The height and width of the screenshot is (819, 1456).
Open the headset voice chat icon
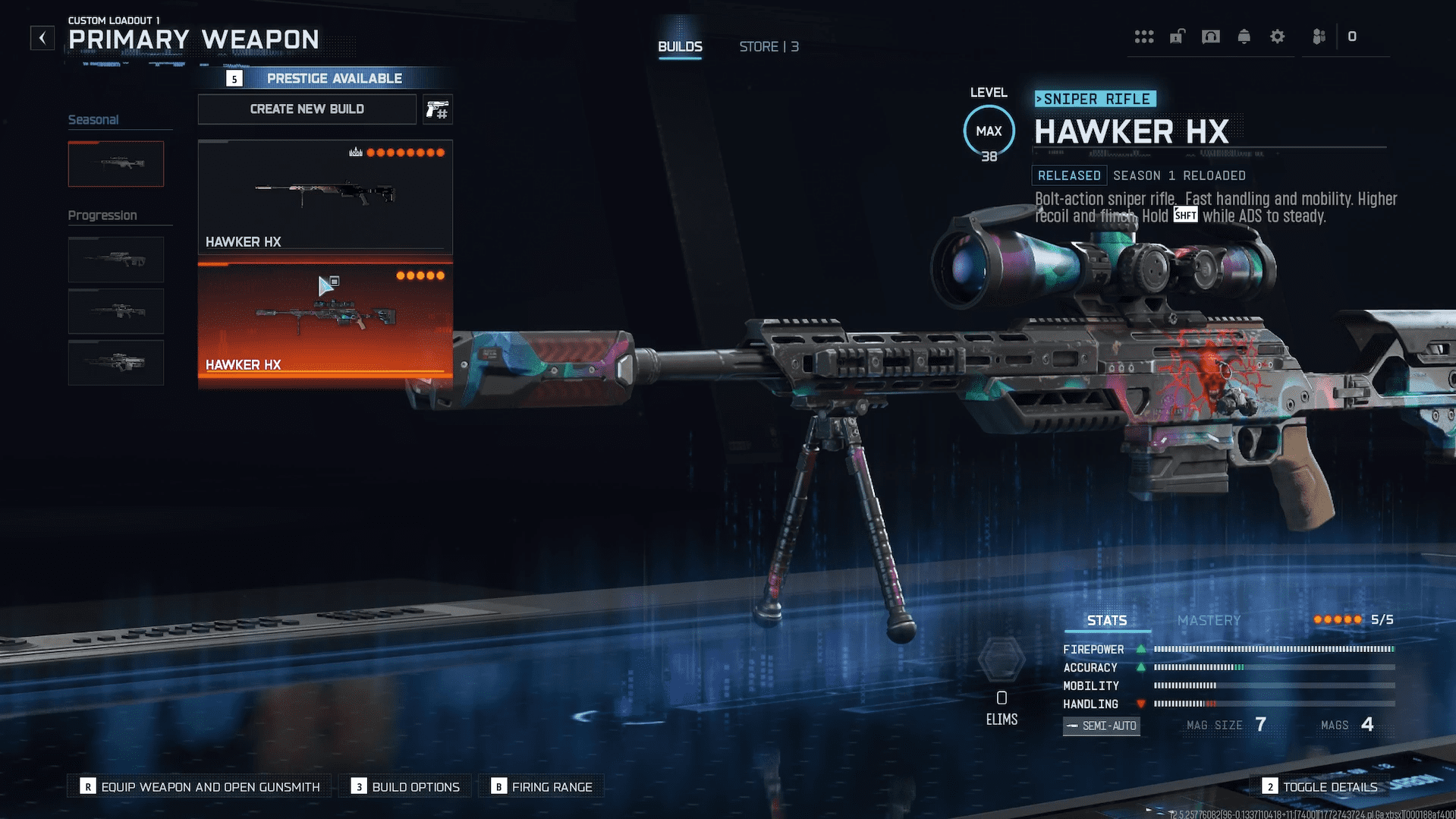pos(1211,36)
